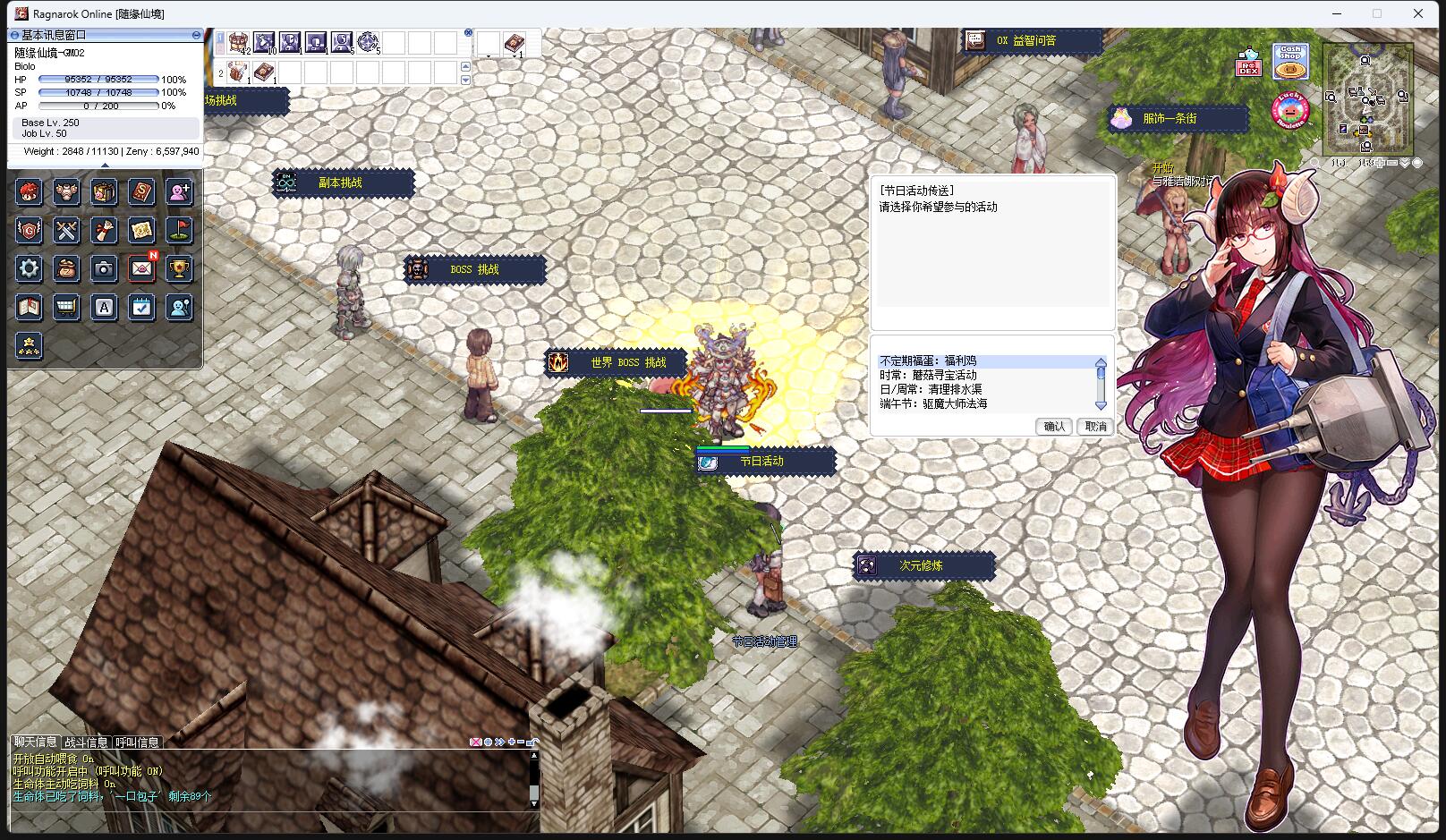Open the Lucky Roulette badge
The height and width of the screenshot is (840, 1446).
1290,109
